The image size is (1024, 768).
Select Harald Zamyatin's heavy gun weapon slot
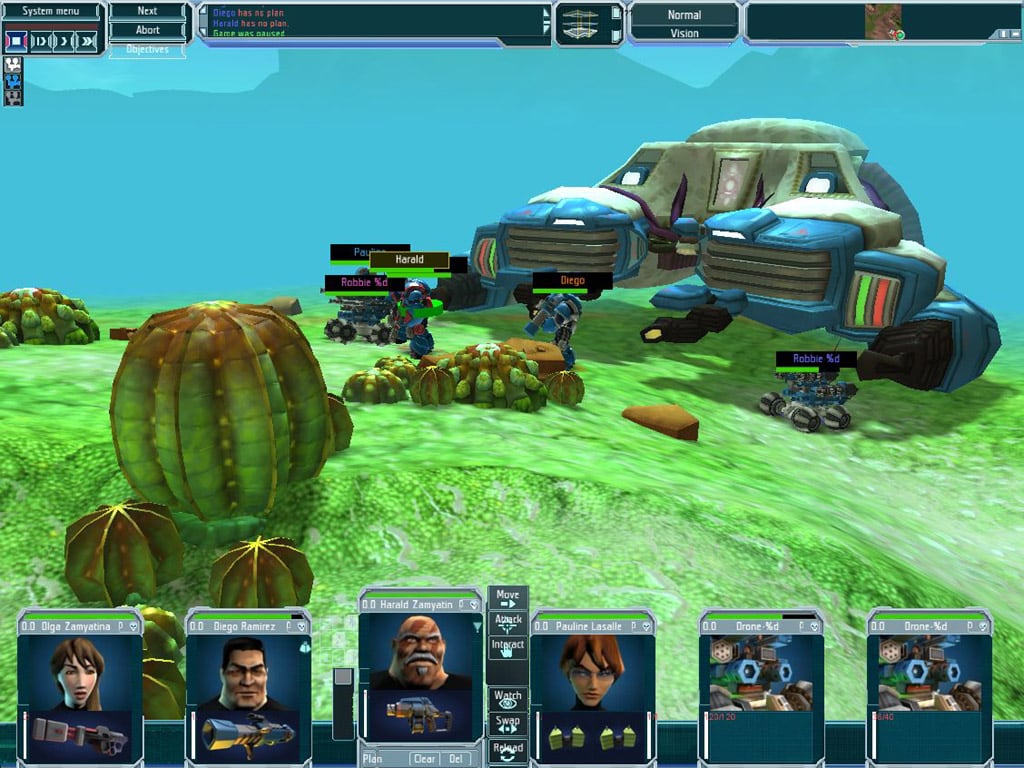pos(418,713)
